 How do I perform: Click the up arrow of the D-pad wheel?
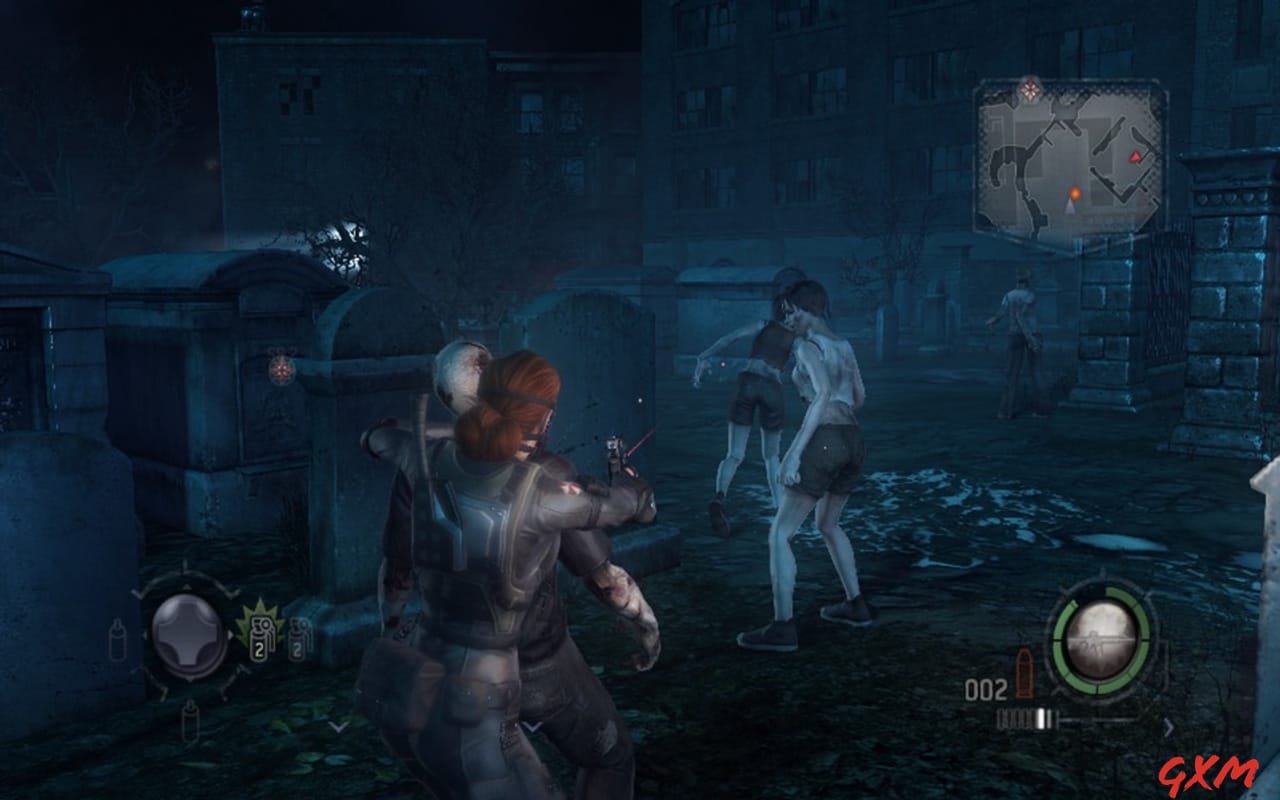[187, 587]
